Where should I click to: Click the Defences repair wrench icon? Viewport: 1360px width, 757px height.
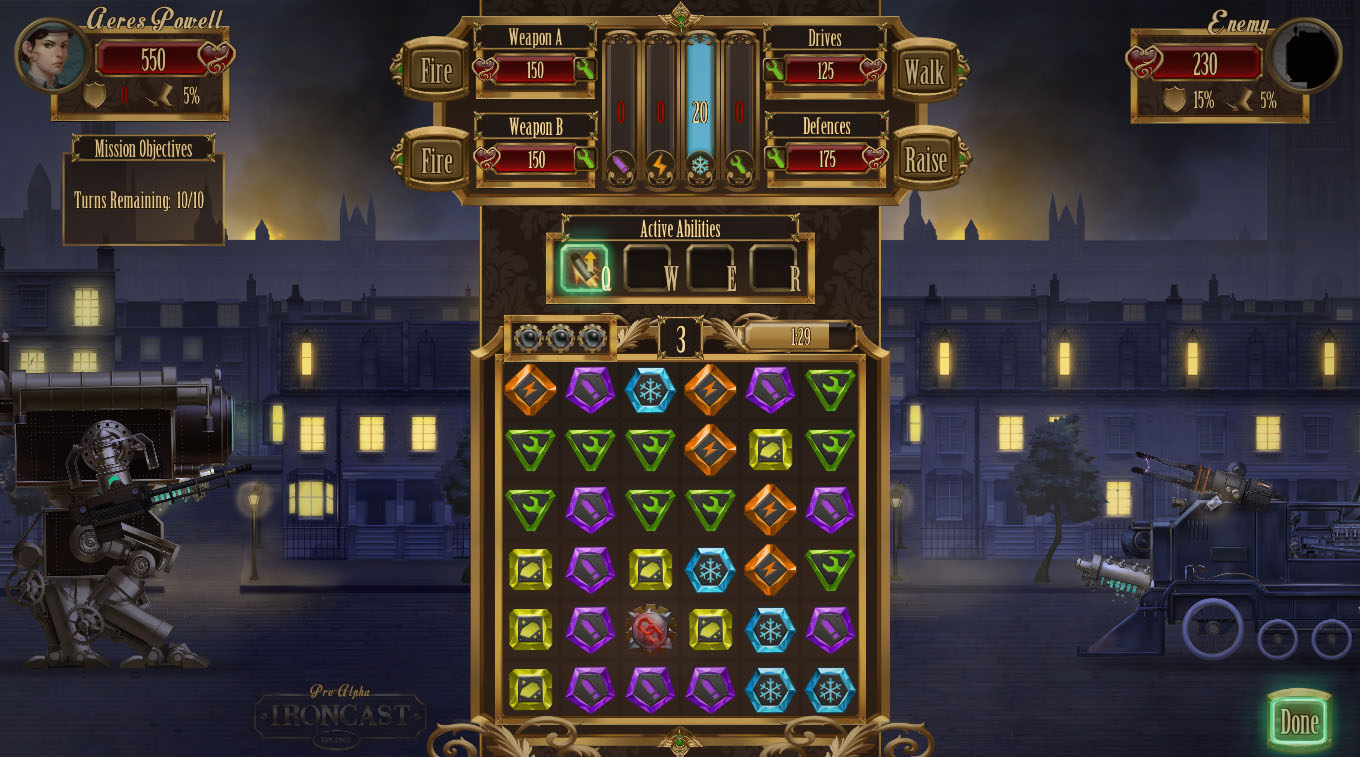pyautogui.click(x=774, y=158)
